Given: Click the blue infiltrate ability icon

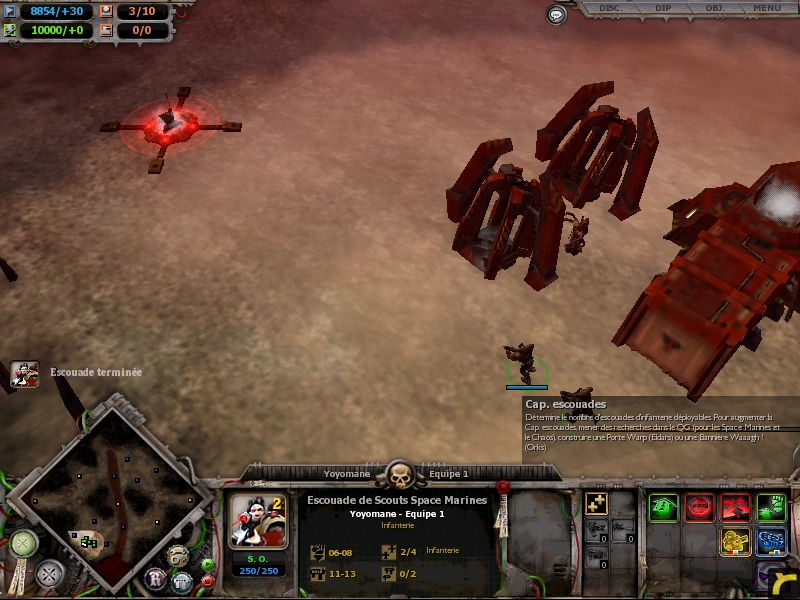Looking at the screenshot, I should tap(771, 542).
